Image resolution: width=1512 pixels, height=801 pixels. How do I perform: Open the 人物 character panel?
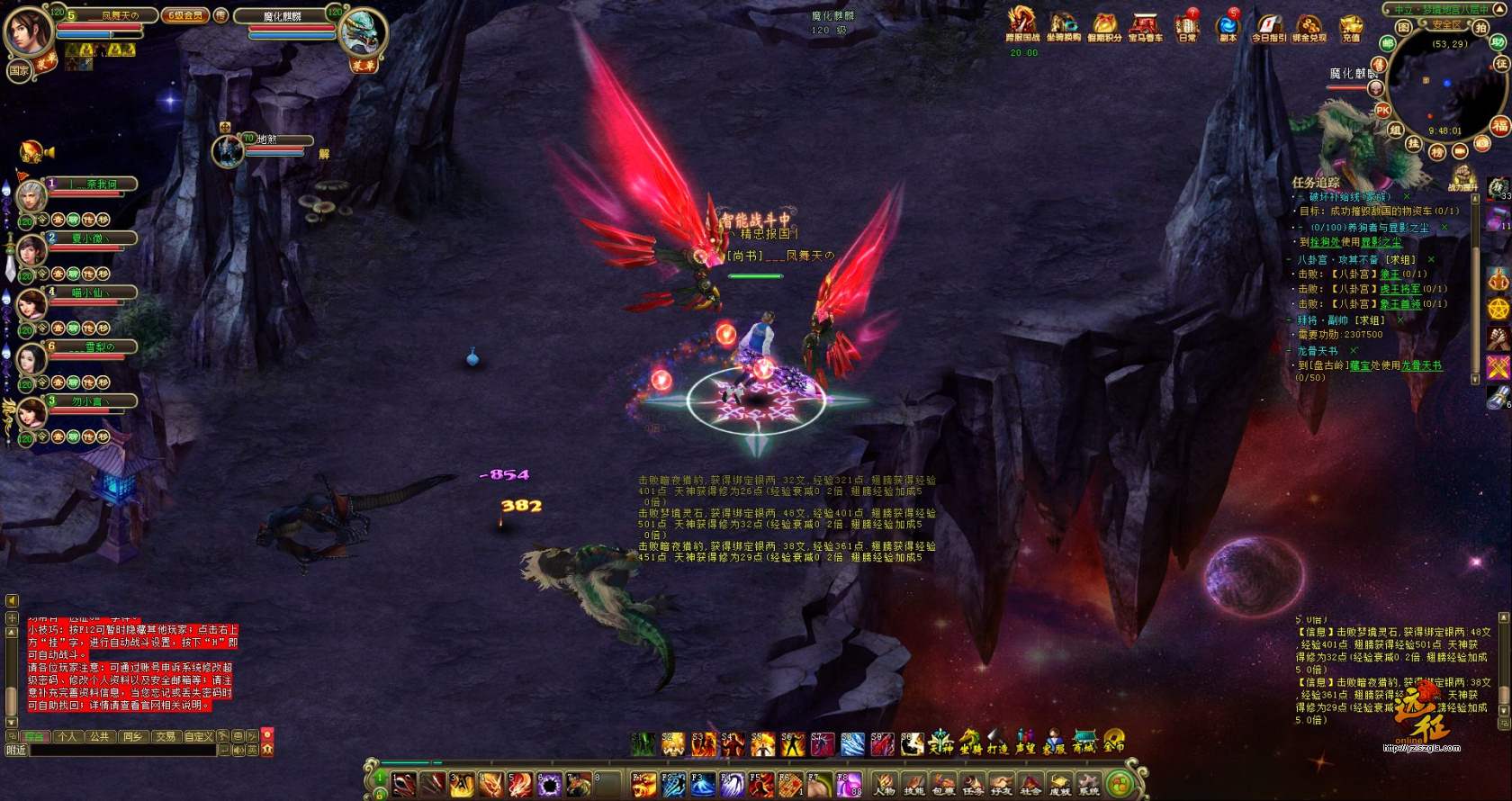[x=885, y=785]
